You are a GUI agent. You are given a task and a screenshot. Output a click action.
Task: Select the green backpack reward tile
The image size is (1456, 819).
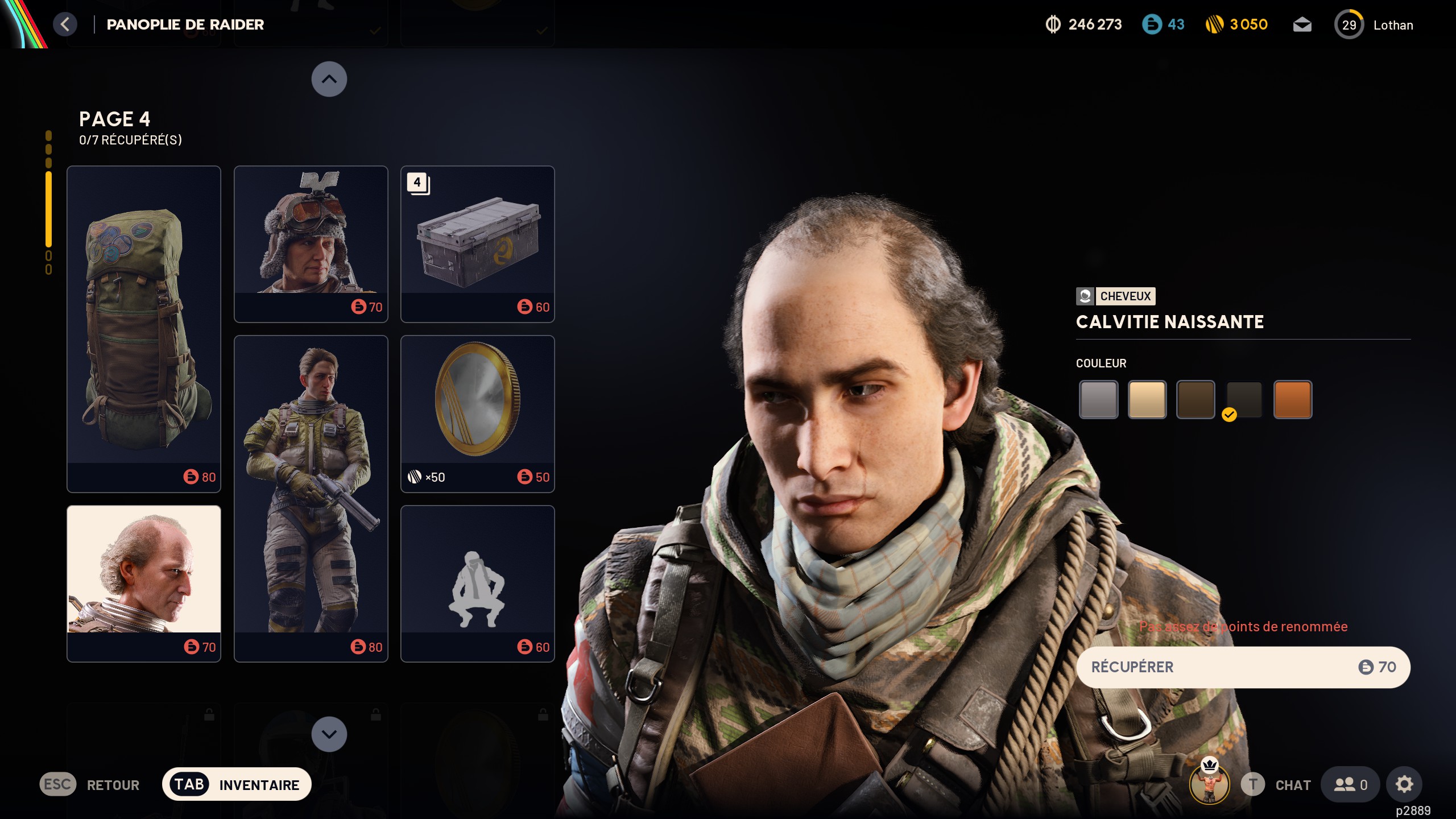coord(144,329)
